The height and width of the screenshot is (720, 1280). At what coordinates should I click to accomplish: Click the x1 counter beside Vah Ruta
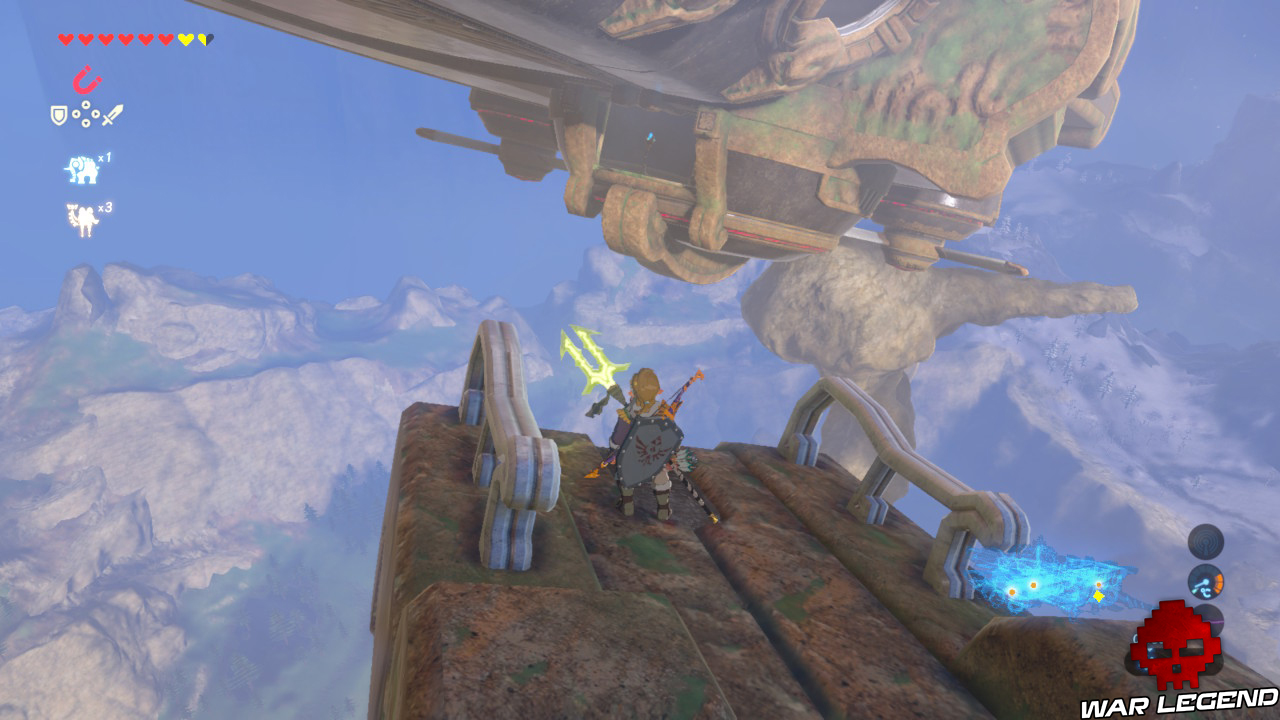click(x=107, y=156)
